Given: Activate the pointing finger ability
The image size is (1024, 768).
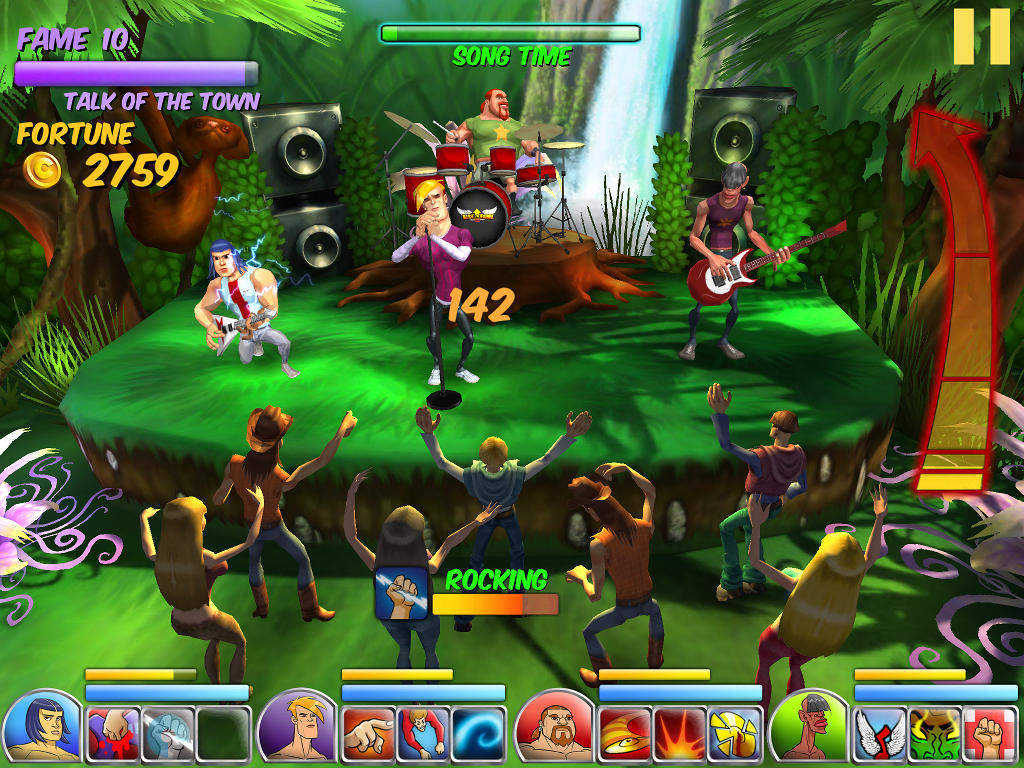Looking at the screenshot, I should (x=368, y=735).
